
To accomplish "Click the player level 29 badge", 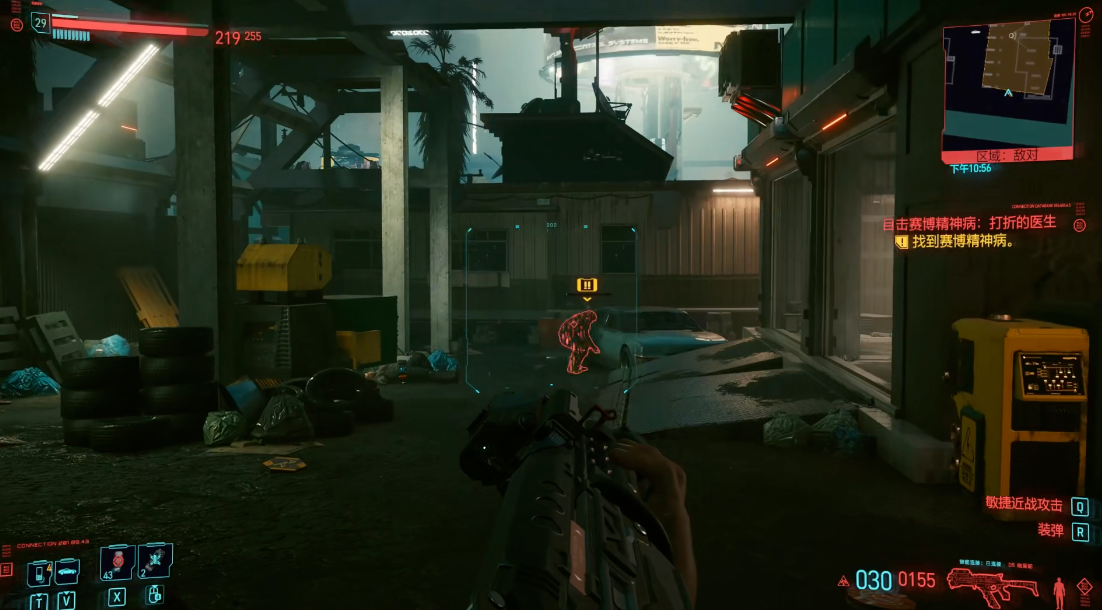I will tap(40, 22).
